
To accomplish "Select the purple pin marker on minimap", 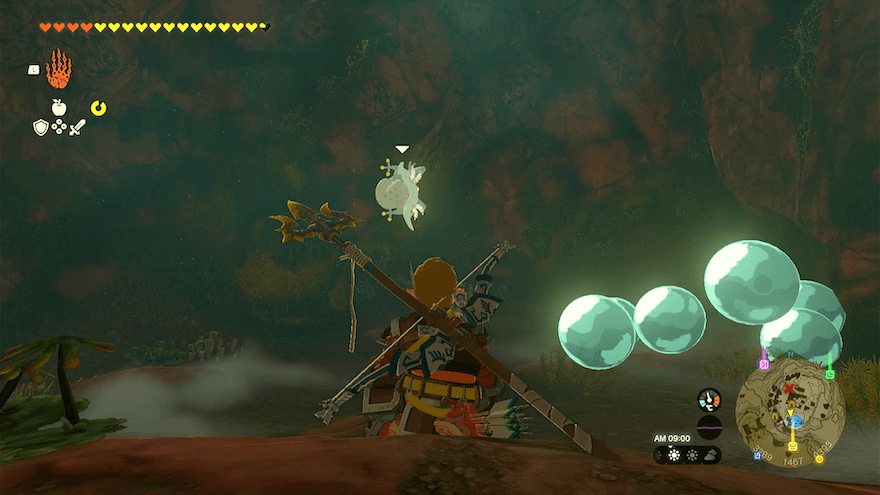I will coord(764,363).
